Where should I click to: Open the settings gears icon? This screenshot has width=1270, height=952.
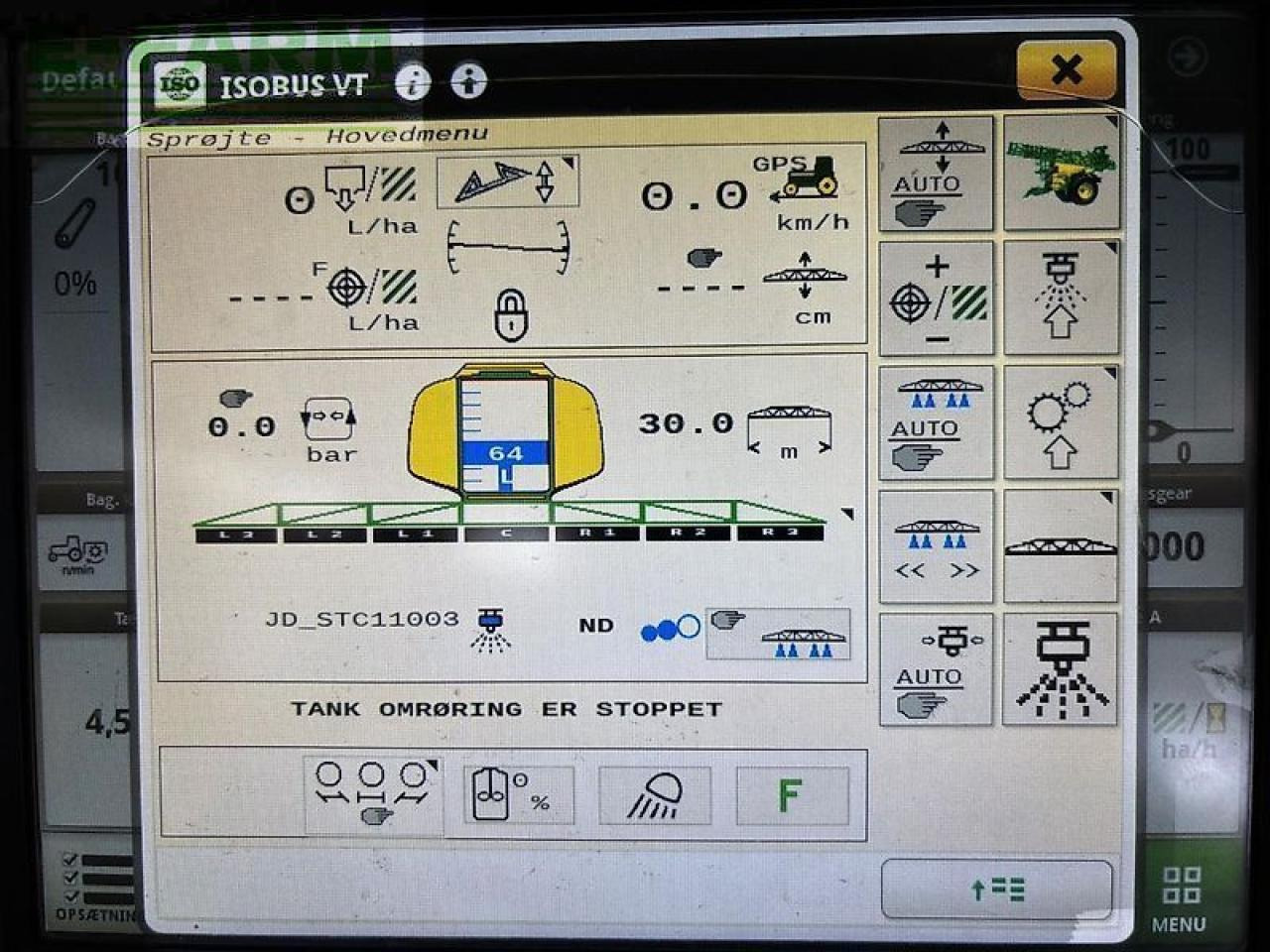[1062, 421]
